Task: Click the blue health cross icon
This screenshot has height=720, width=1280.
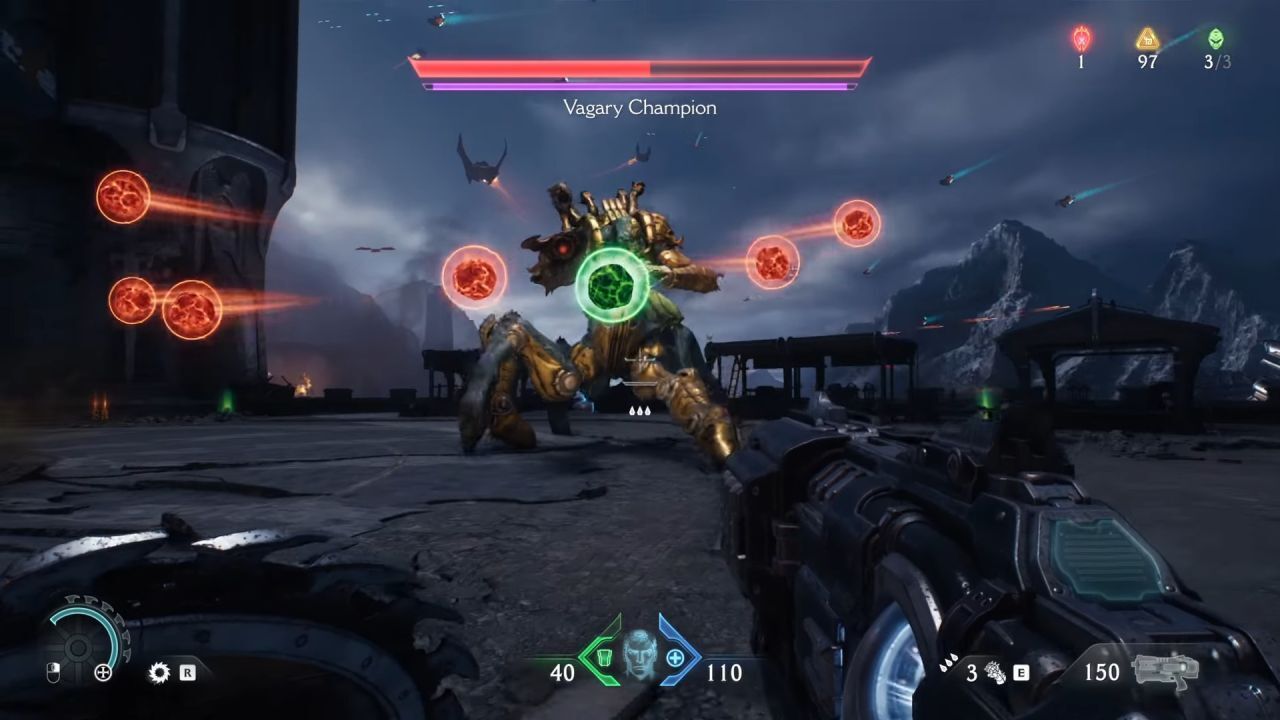Action: (675, 658)
